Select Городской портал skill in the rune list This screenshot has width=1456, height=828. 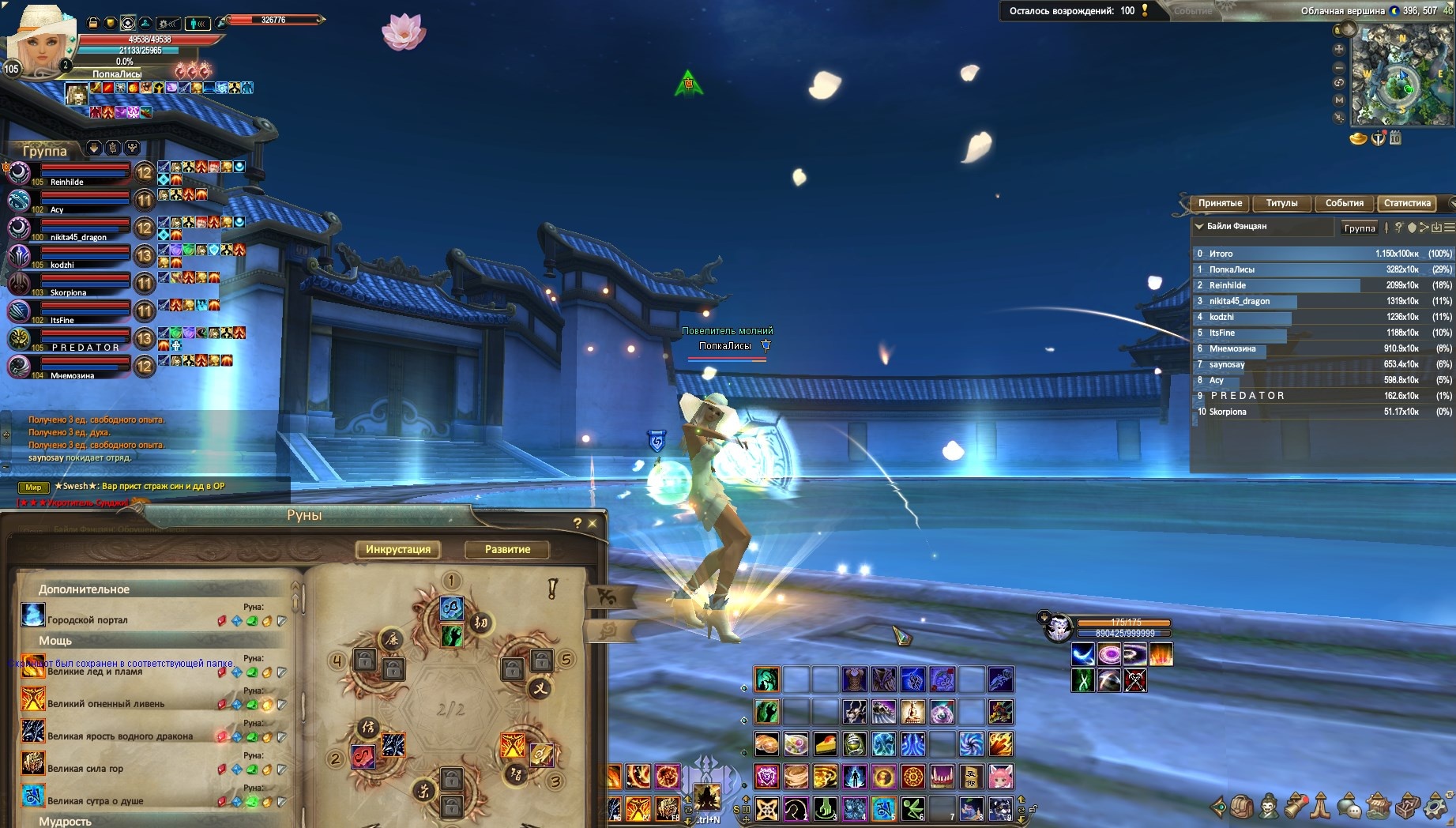point(87,619)
